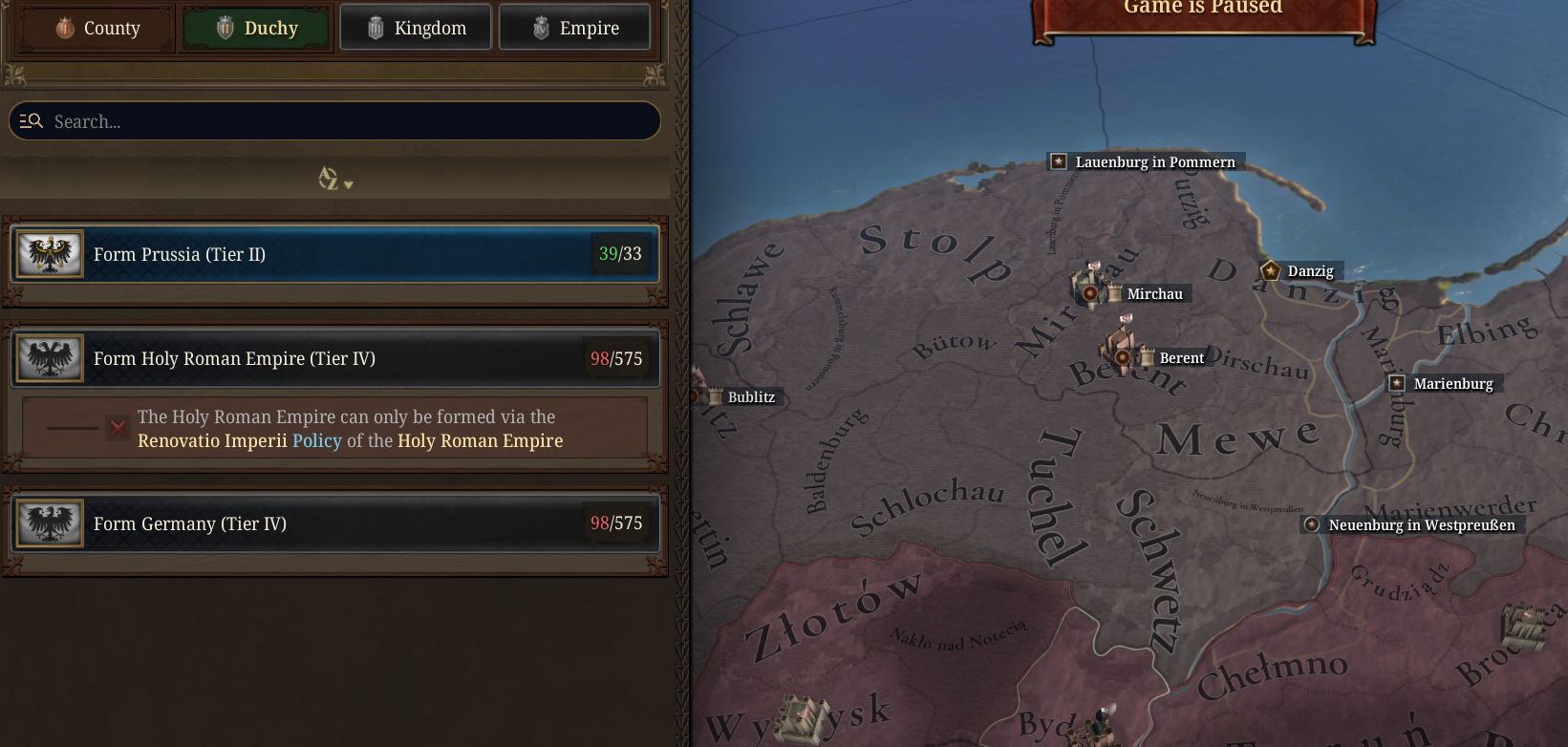Open the Renovatio Imperii Policy link
Screen dimensions: 1568x747
pyautogui.click(x=318, y=440)
